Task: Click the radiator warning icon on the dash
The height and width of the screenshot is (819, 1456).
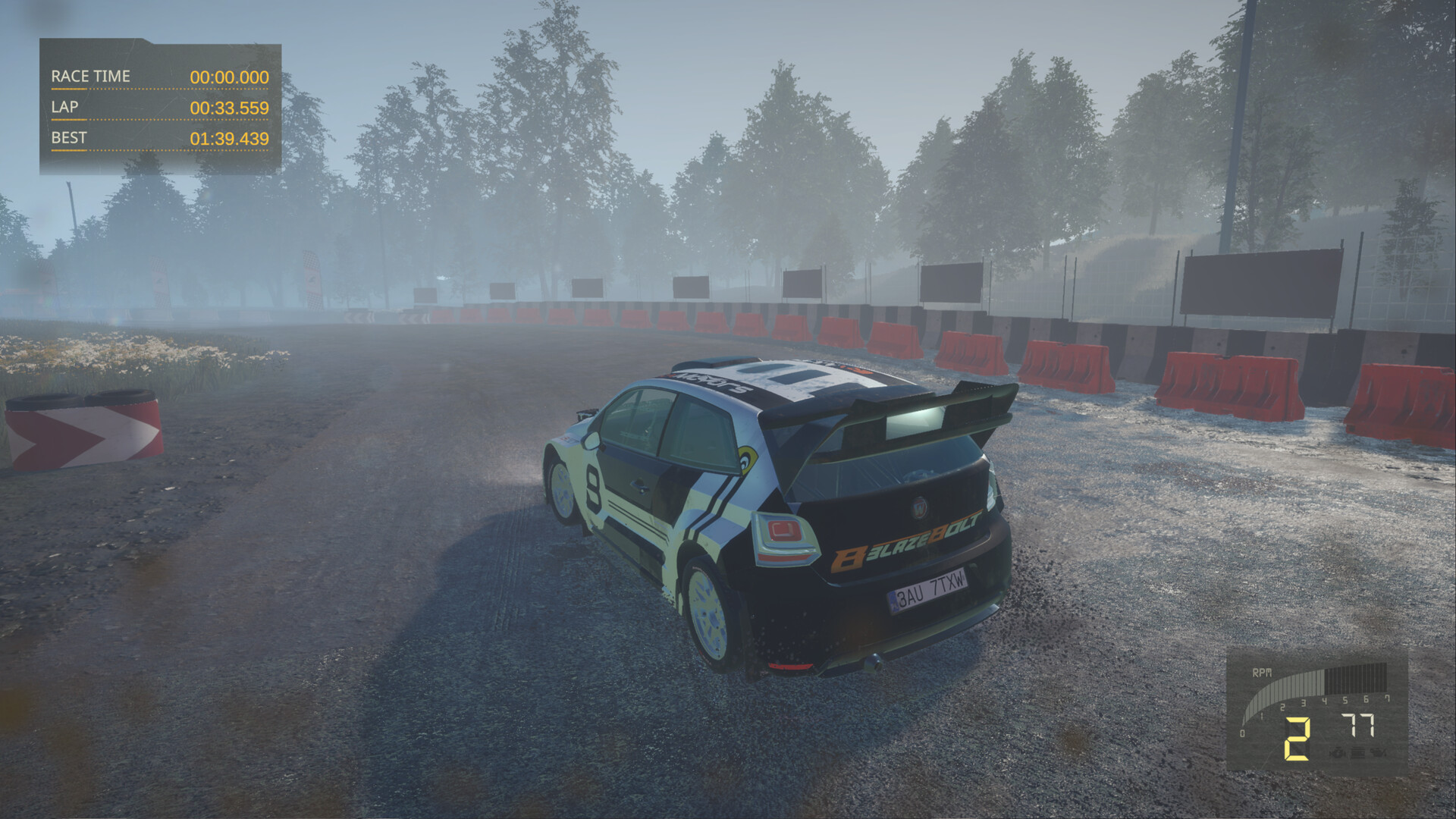Action: click(1357, 752)
